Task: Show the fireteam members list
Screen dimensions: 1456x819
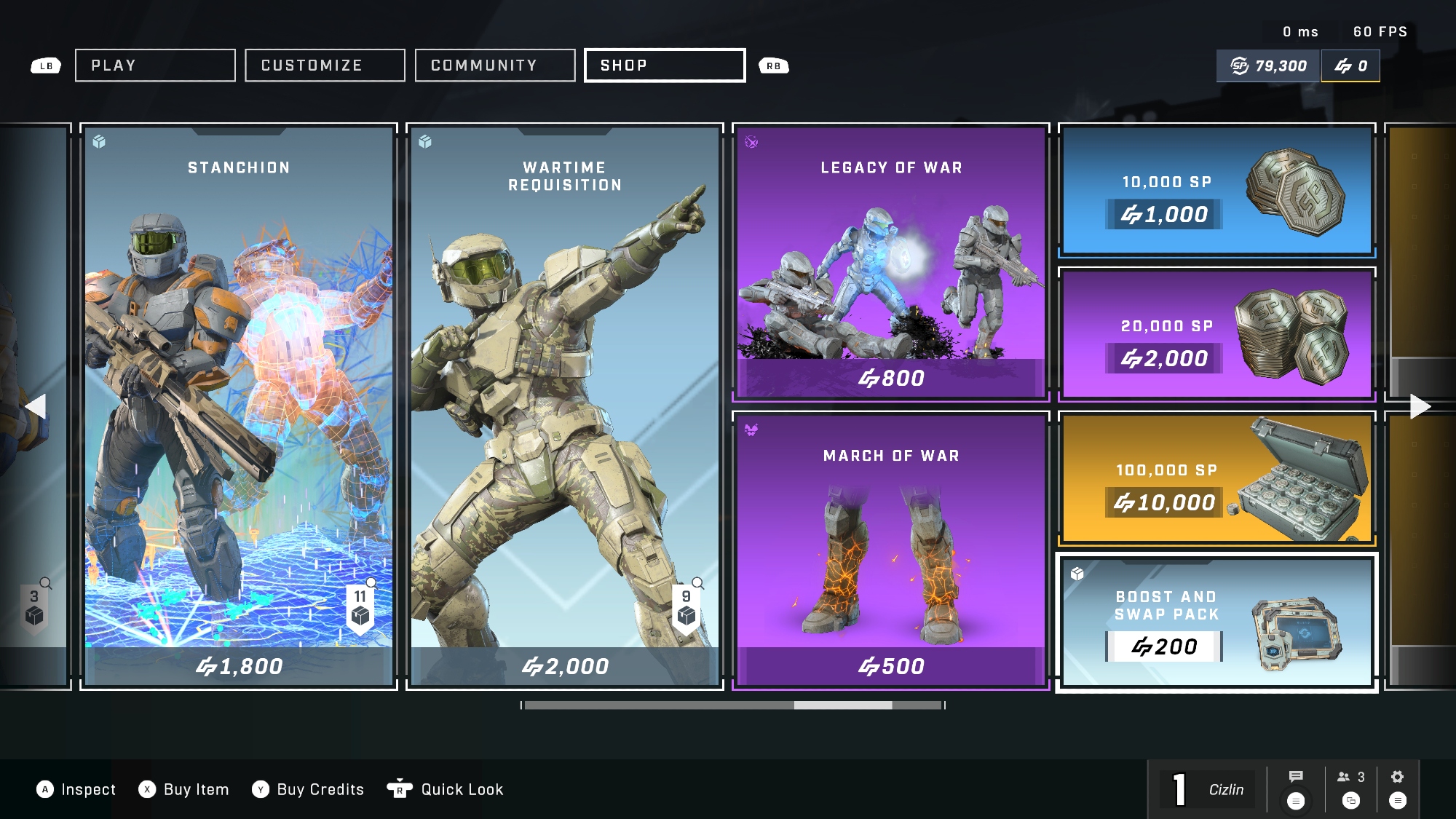Action: [x=1350, y=778]
